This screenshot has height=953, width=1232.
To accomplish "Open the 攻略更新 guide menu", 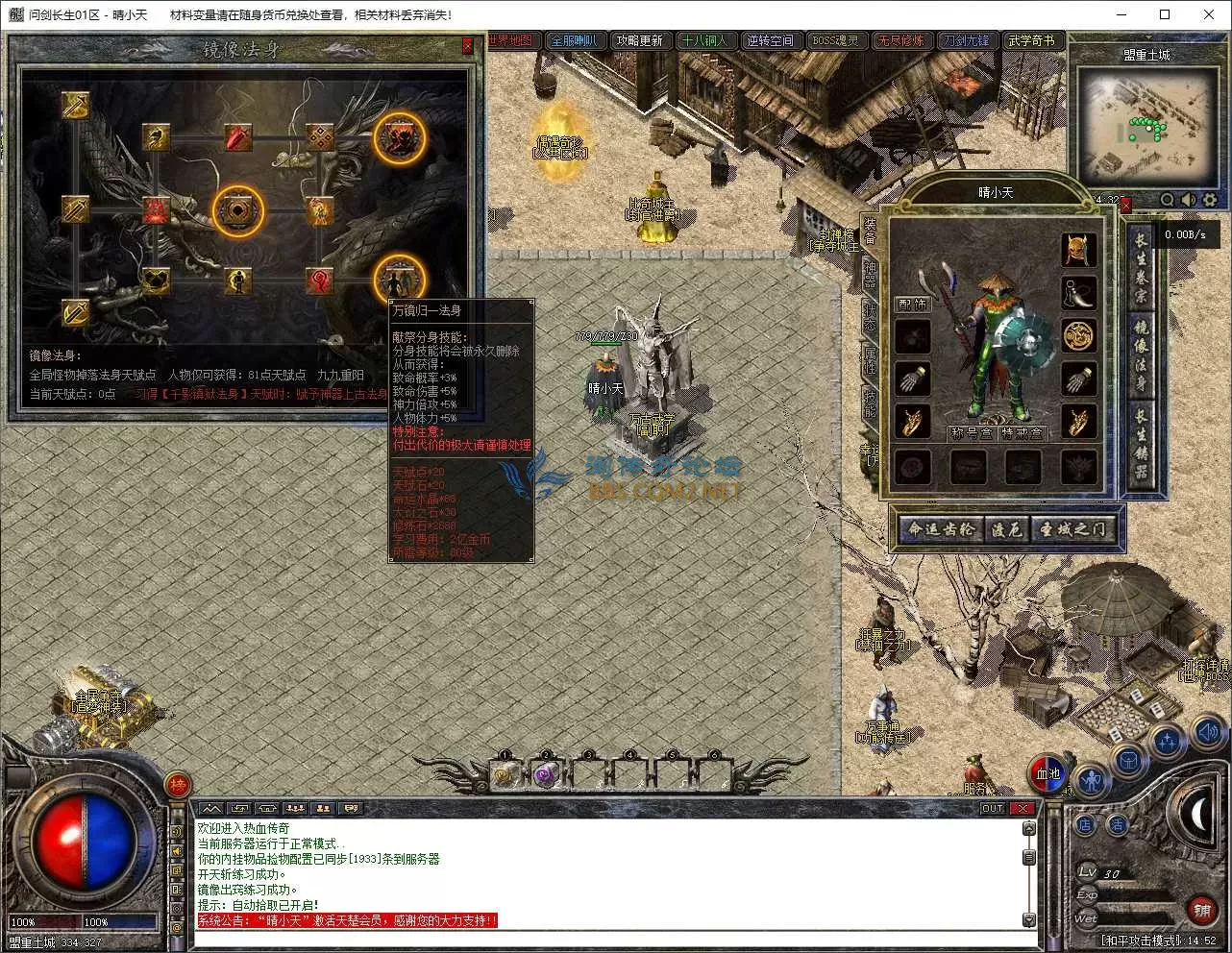I will click(x=639, y=40).
